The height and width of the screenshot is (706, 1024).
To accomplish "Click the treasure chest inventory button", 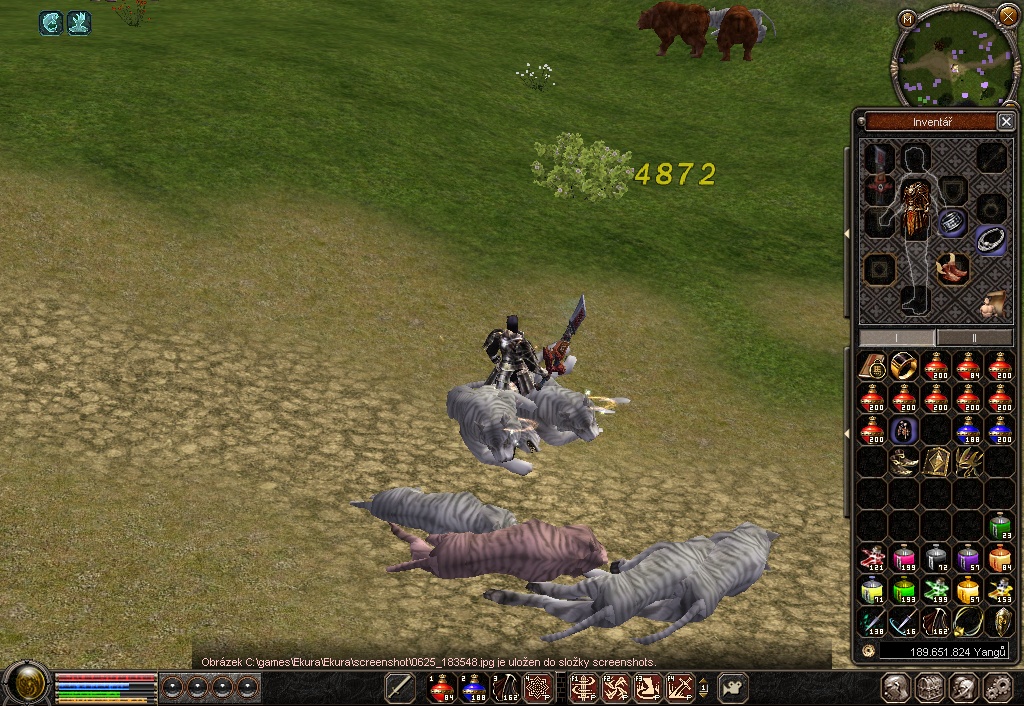I will pos(930,687).
